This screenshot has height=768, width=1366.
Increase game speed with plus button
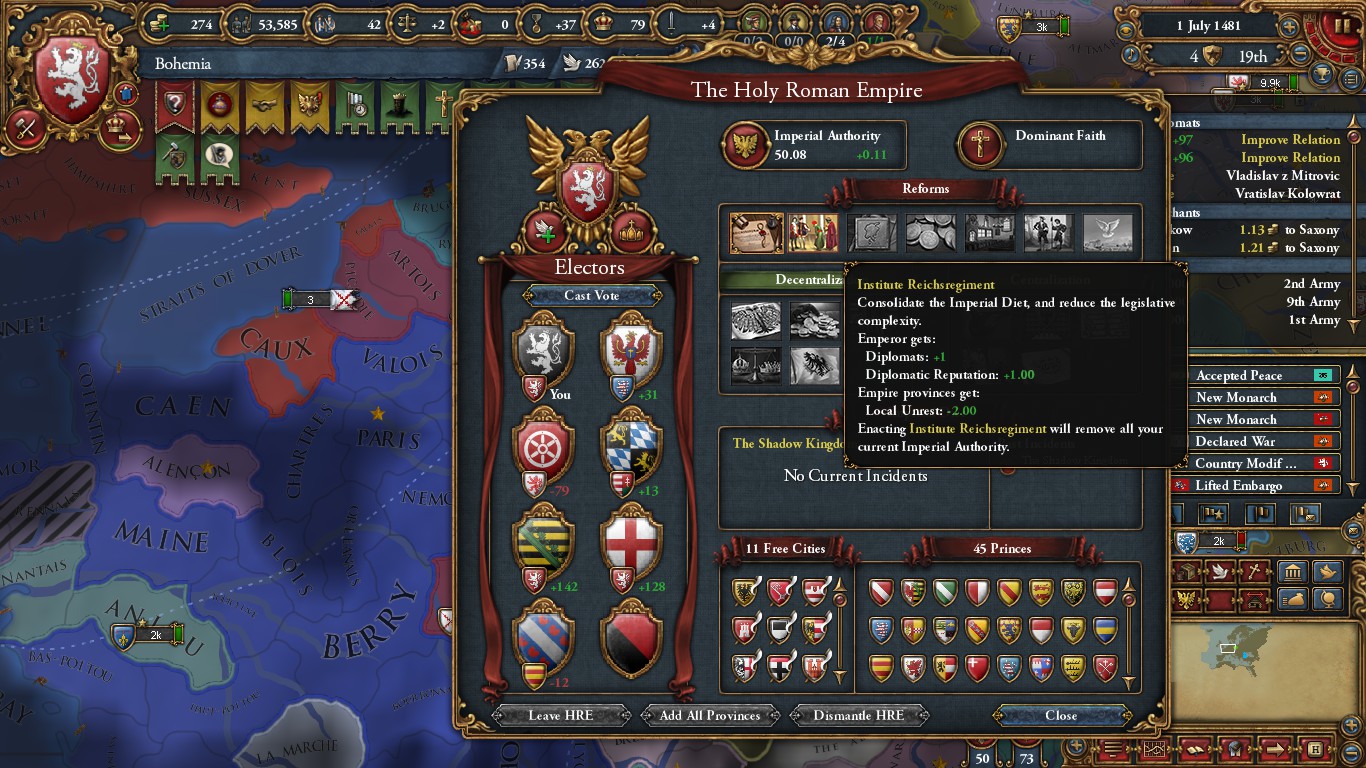point(1290,27)
